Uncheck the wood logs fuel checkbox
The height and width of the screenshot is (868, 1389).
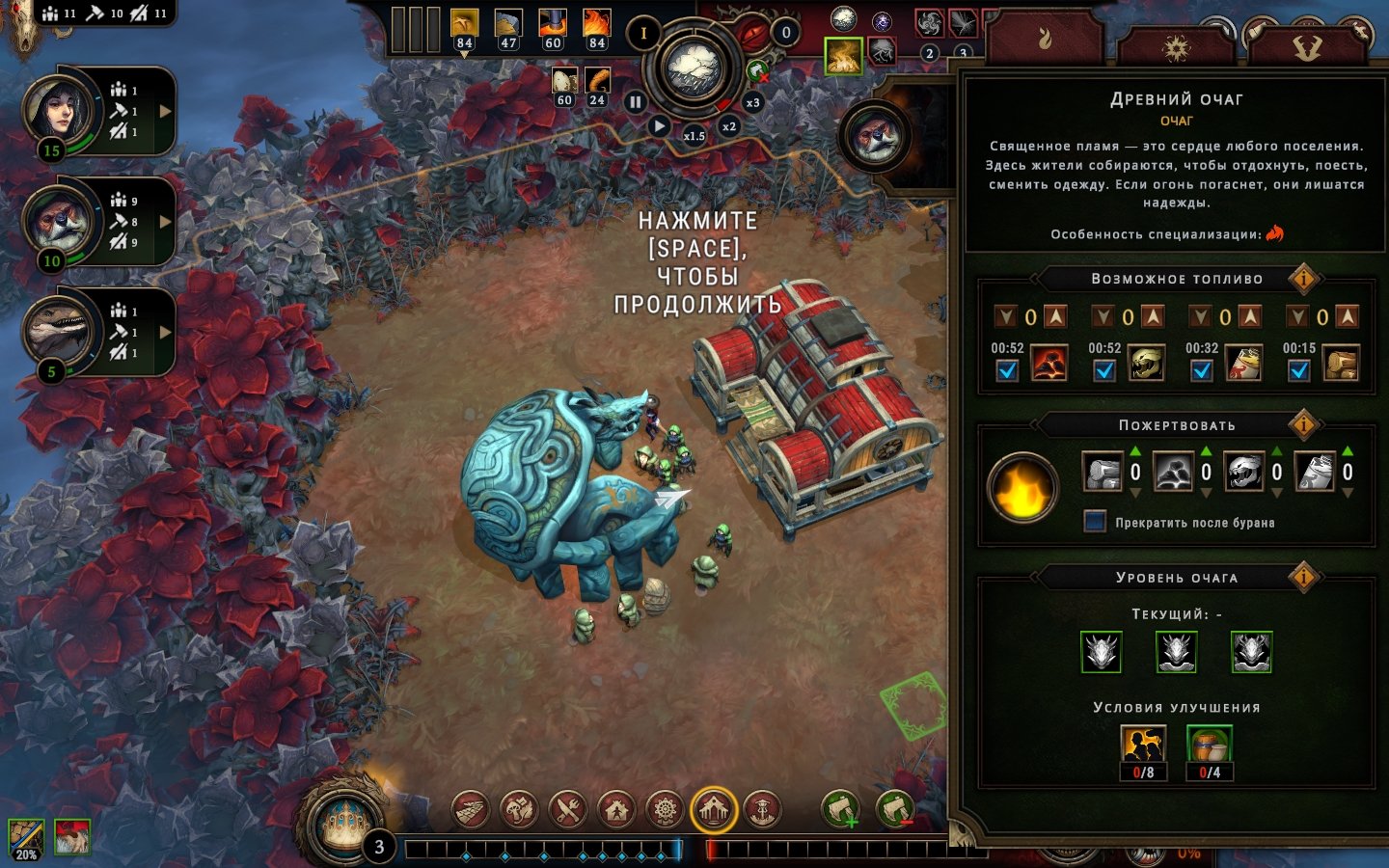(x=1299, y=370)
